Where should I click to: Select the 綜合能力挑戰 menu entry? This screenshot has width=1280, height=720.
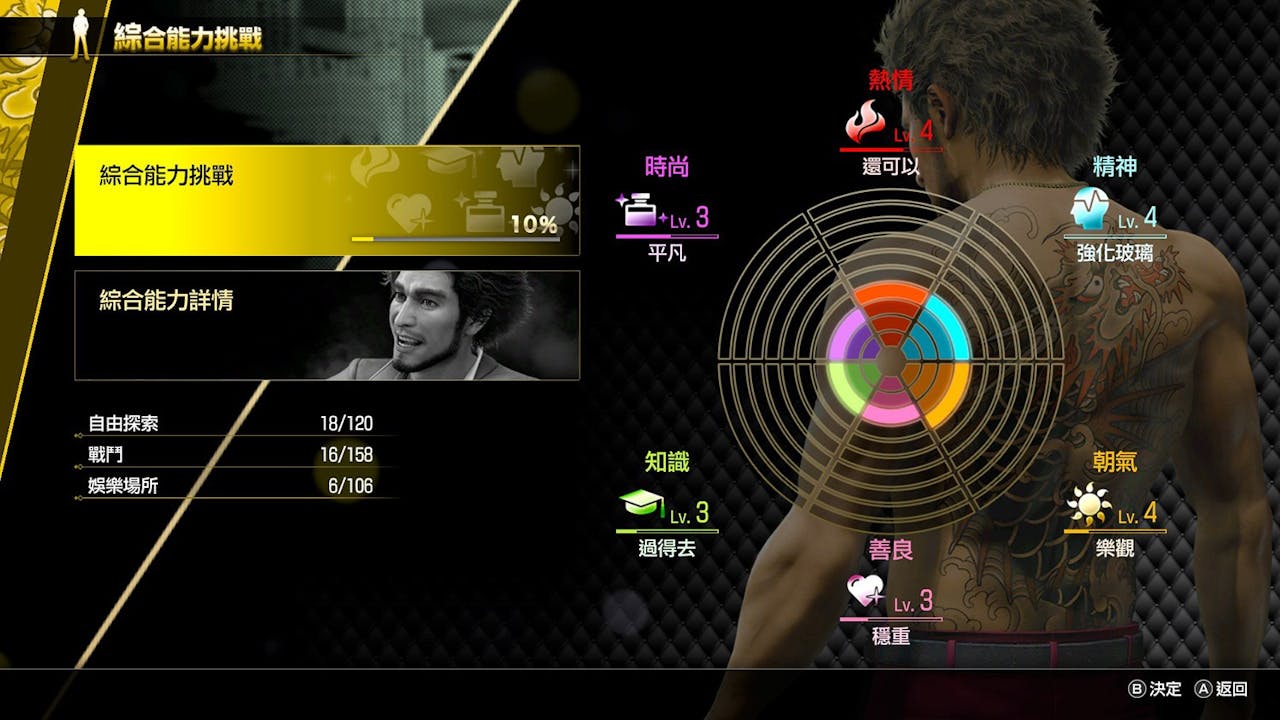[x=327, y=200]
